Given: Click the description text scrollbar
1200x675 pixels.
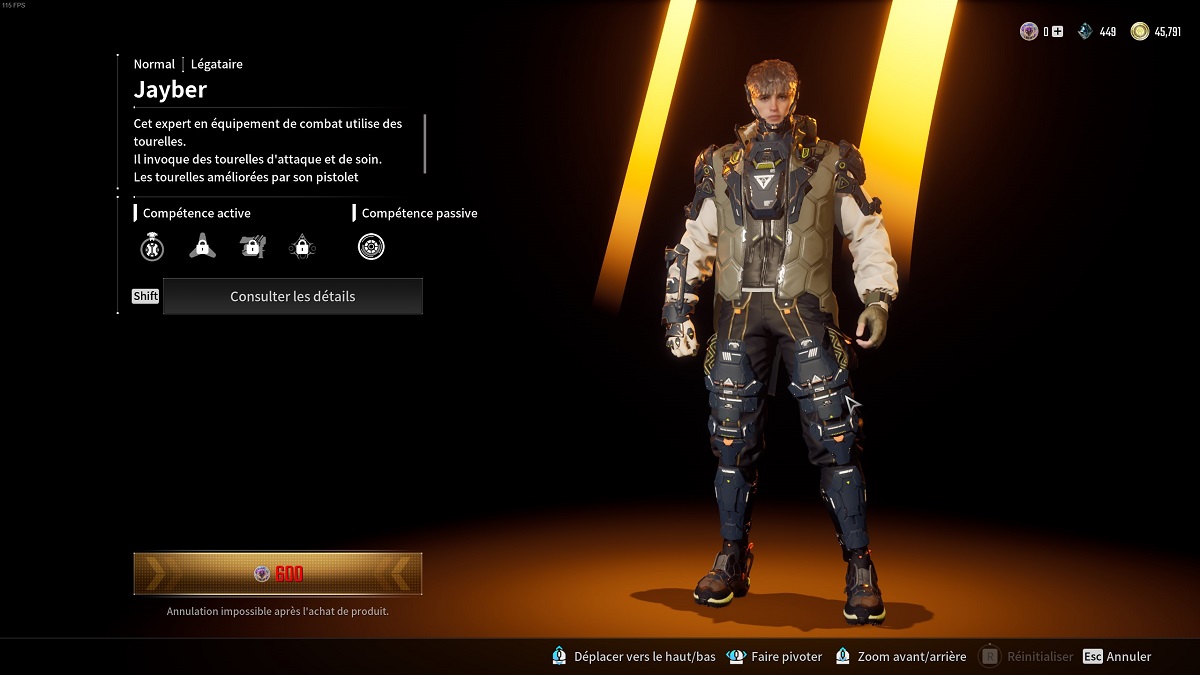Looking at the screenshot, I should pyautogui.click(x=425, y=143).
